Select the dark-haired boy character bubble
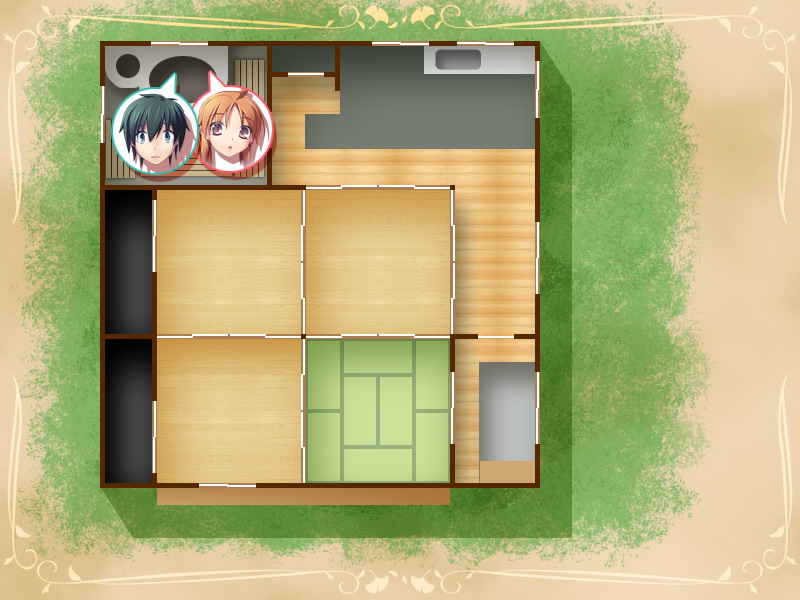Image resolution: width=800 pixels, height=600 pixels. click(x=153, y=132)
